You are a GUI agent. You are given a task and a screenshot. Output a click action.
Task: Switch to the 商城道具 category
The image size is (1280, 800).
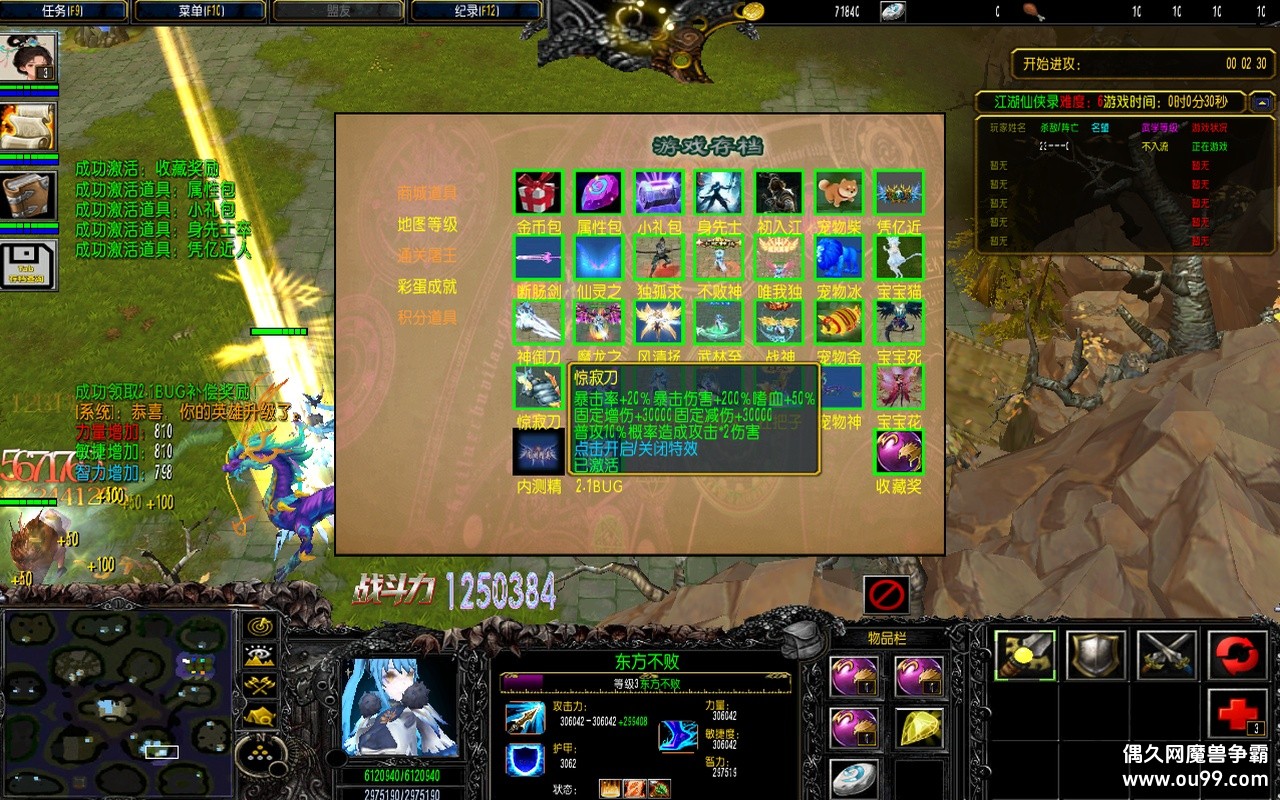tap(427, 193)
